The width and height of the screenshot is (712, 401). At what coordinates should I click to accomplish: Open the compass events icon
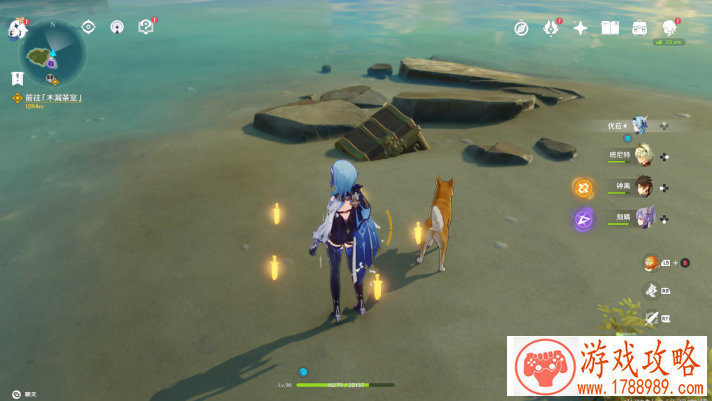[x=521, y=28]
